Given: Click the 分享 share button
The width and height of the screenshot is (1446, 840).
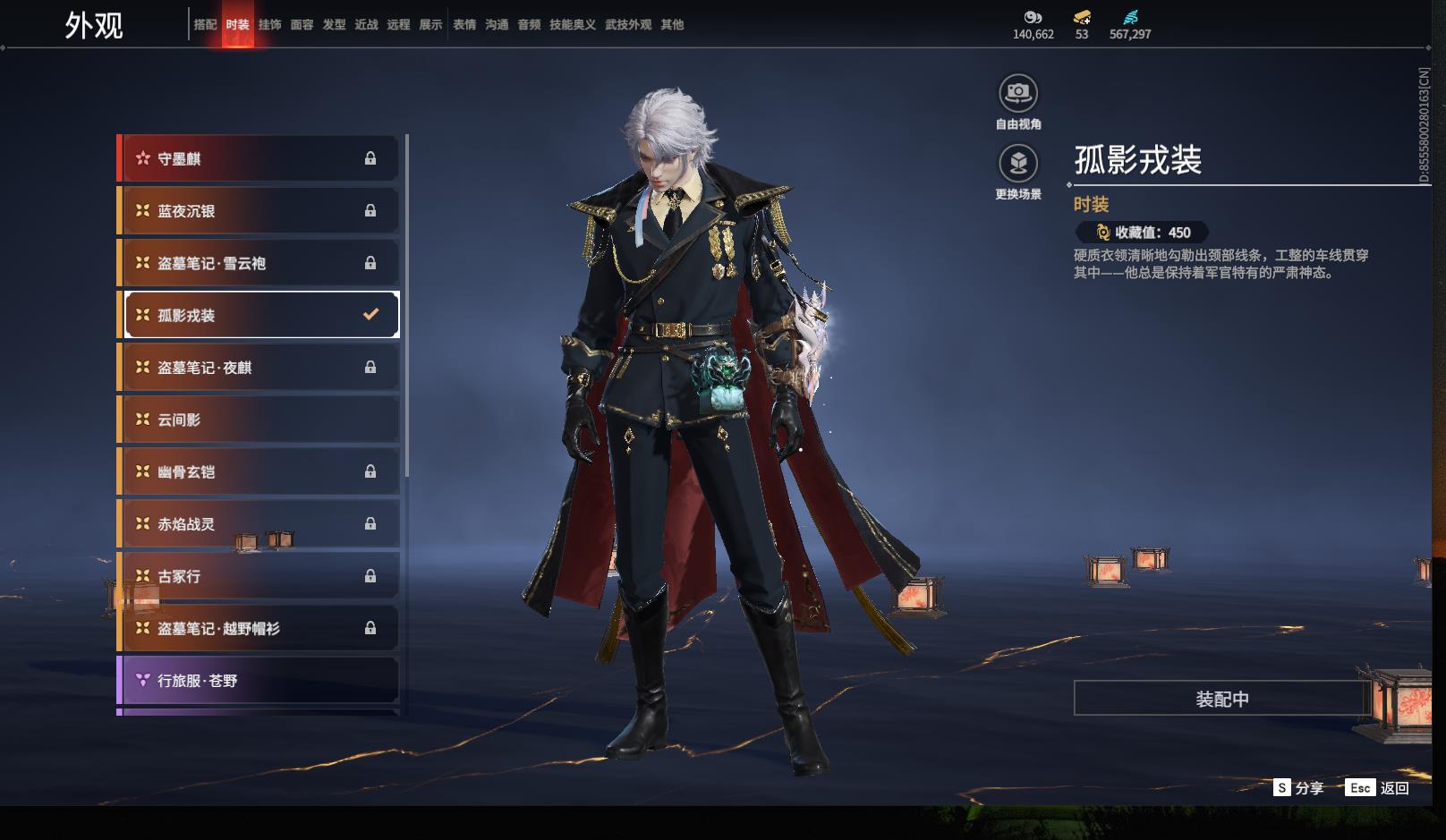Looking at the screenshot, I should tap(1298, 788).
